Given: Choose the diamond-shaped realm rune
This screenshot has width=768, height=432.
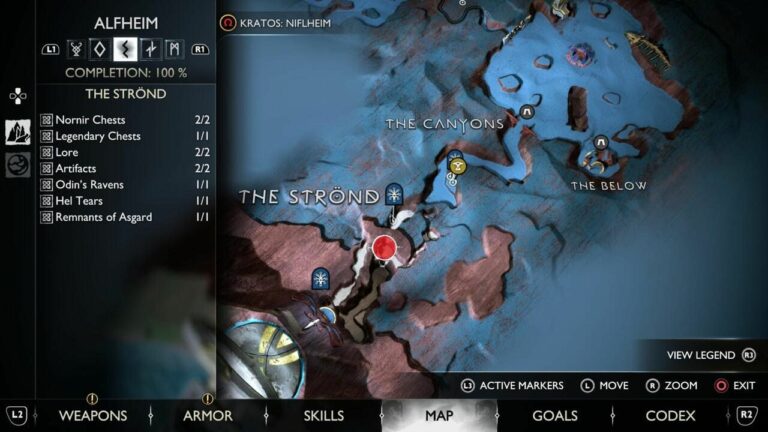Looking at the screenshot, I should [x=100, y=48].
